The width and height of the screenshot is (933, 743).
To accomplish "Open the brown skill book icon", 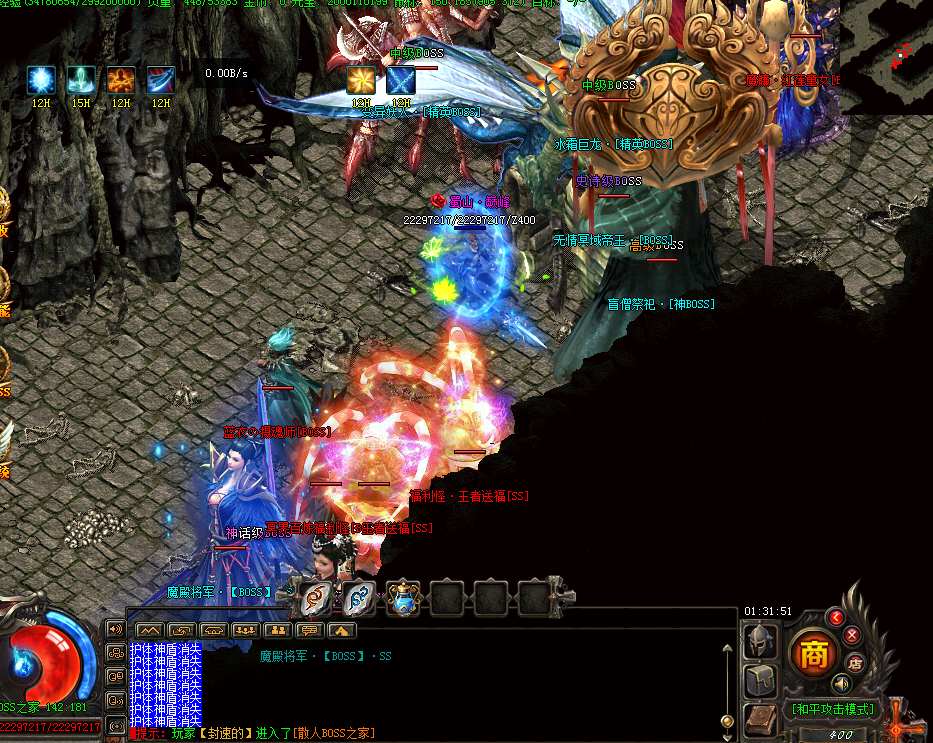I will point(760,720).
